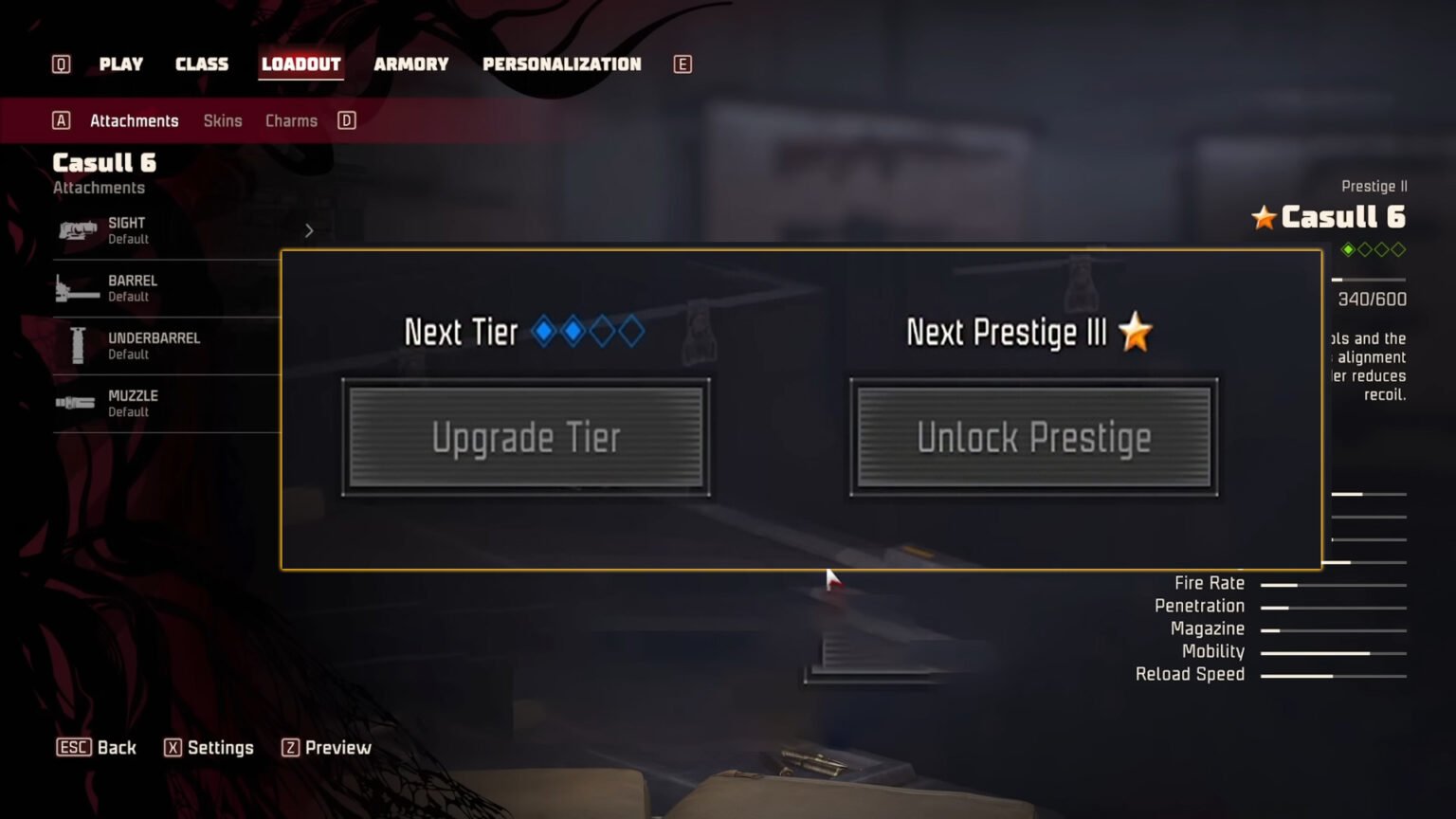Open the Armory menu
Screen dimensions: 1456x819
click(411, 64)
